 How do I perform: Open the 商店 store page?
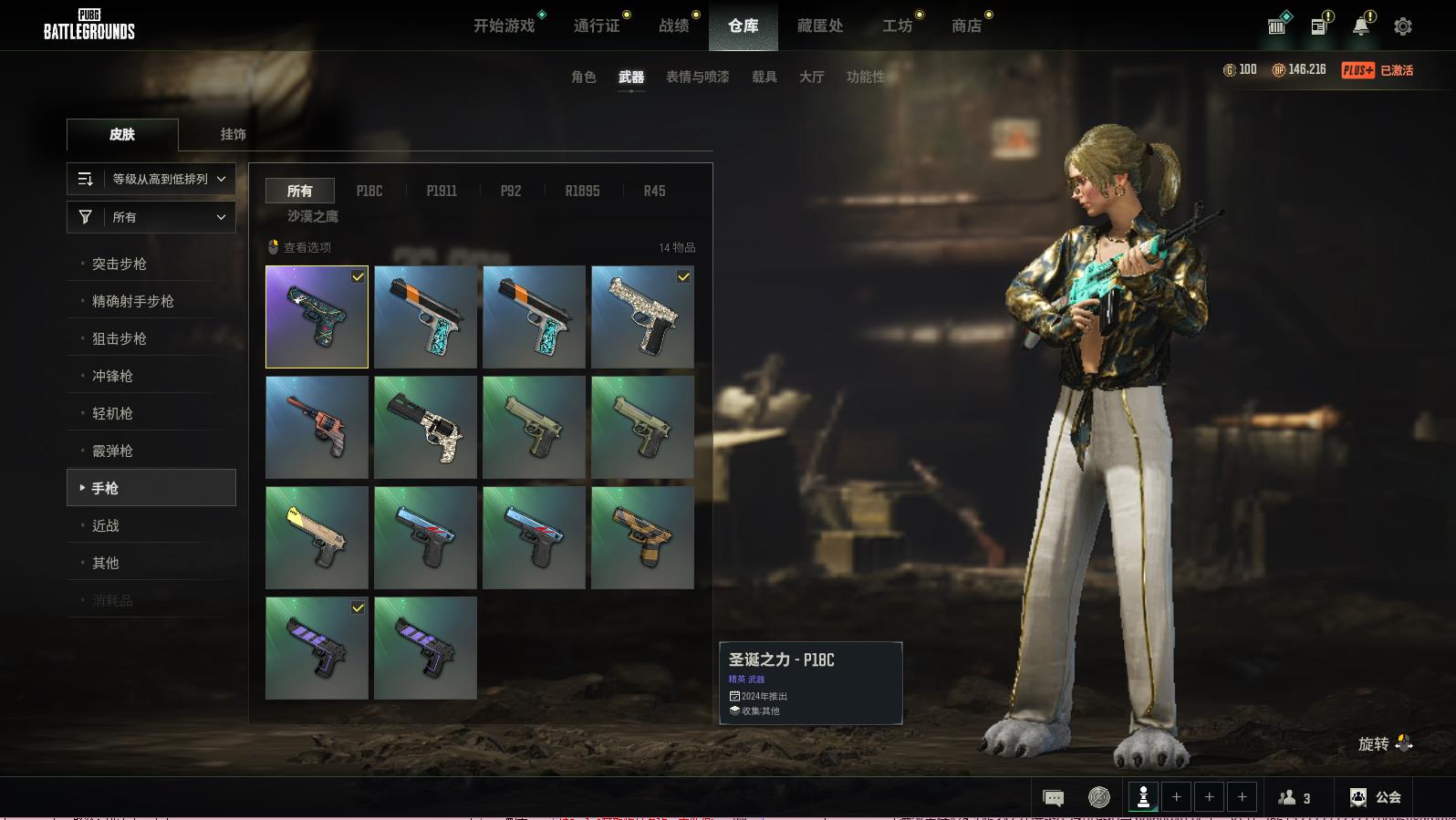(966, 26)
